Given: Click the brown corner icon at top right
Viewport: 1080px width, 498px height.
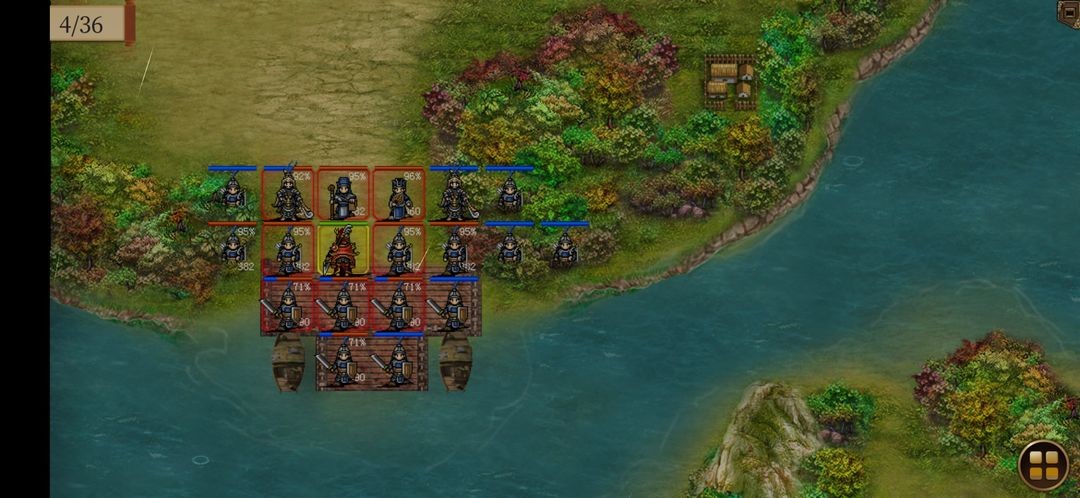Looking at the screenshot, I should (x=1069, y=12).
